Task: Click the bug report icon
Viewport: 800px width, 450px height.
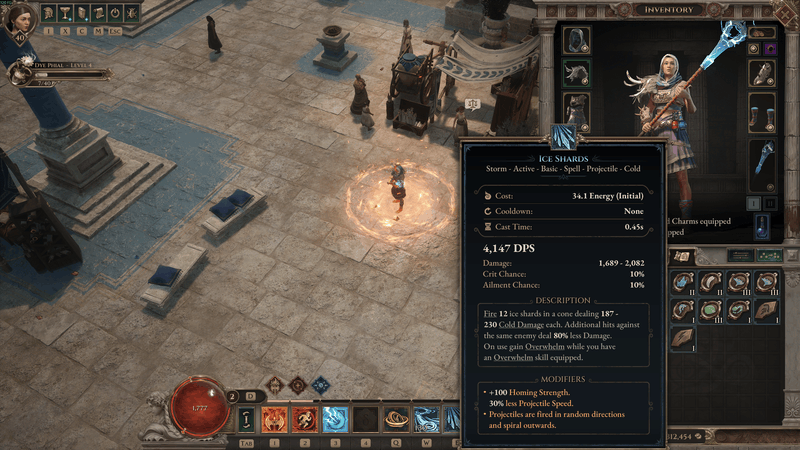Action: point(132,13)
